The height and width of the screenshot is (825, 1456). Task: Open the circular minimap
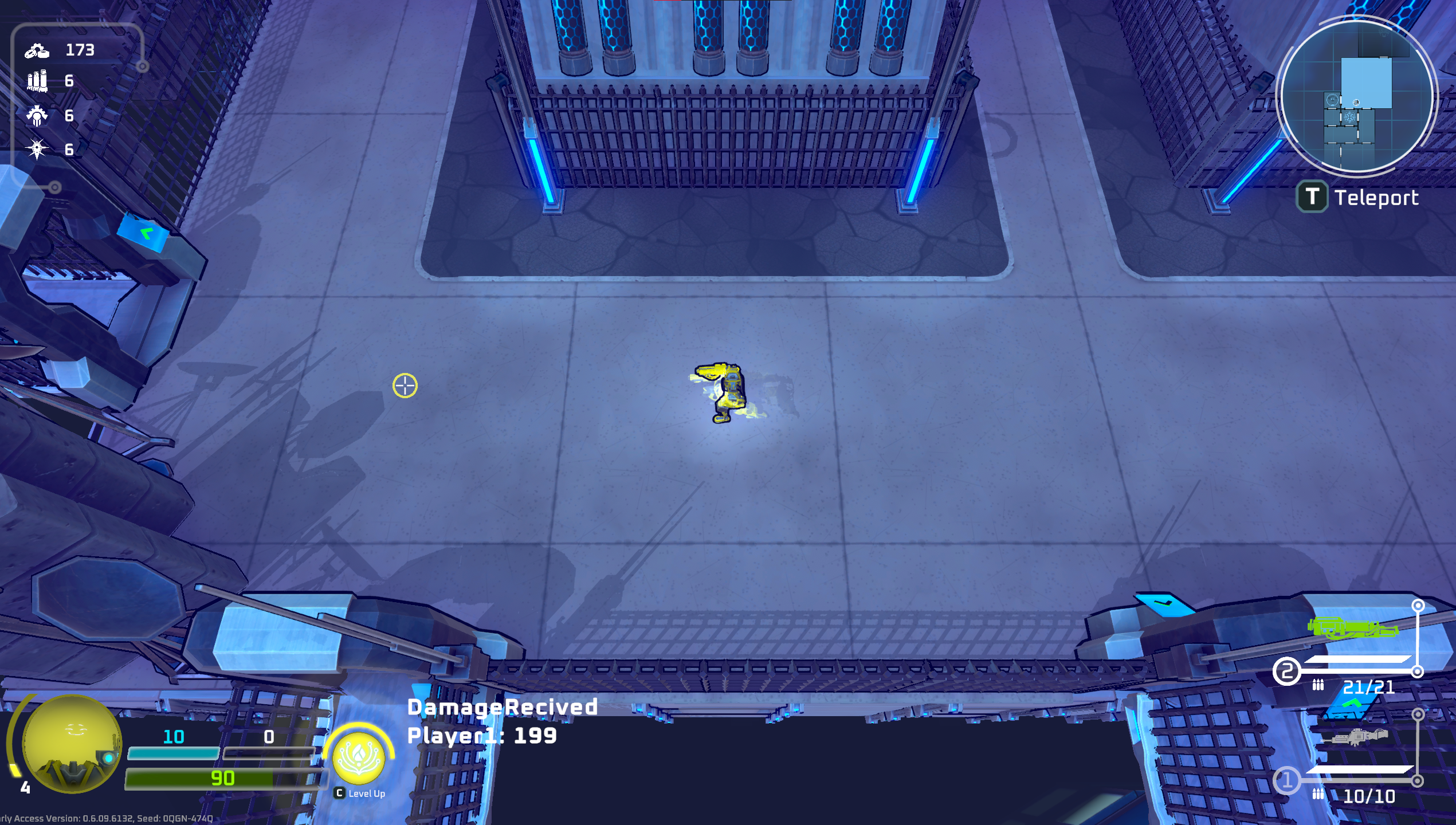pyautogui.click(x=1356, y=96)
